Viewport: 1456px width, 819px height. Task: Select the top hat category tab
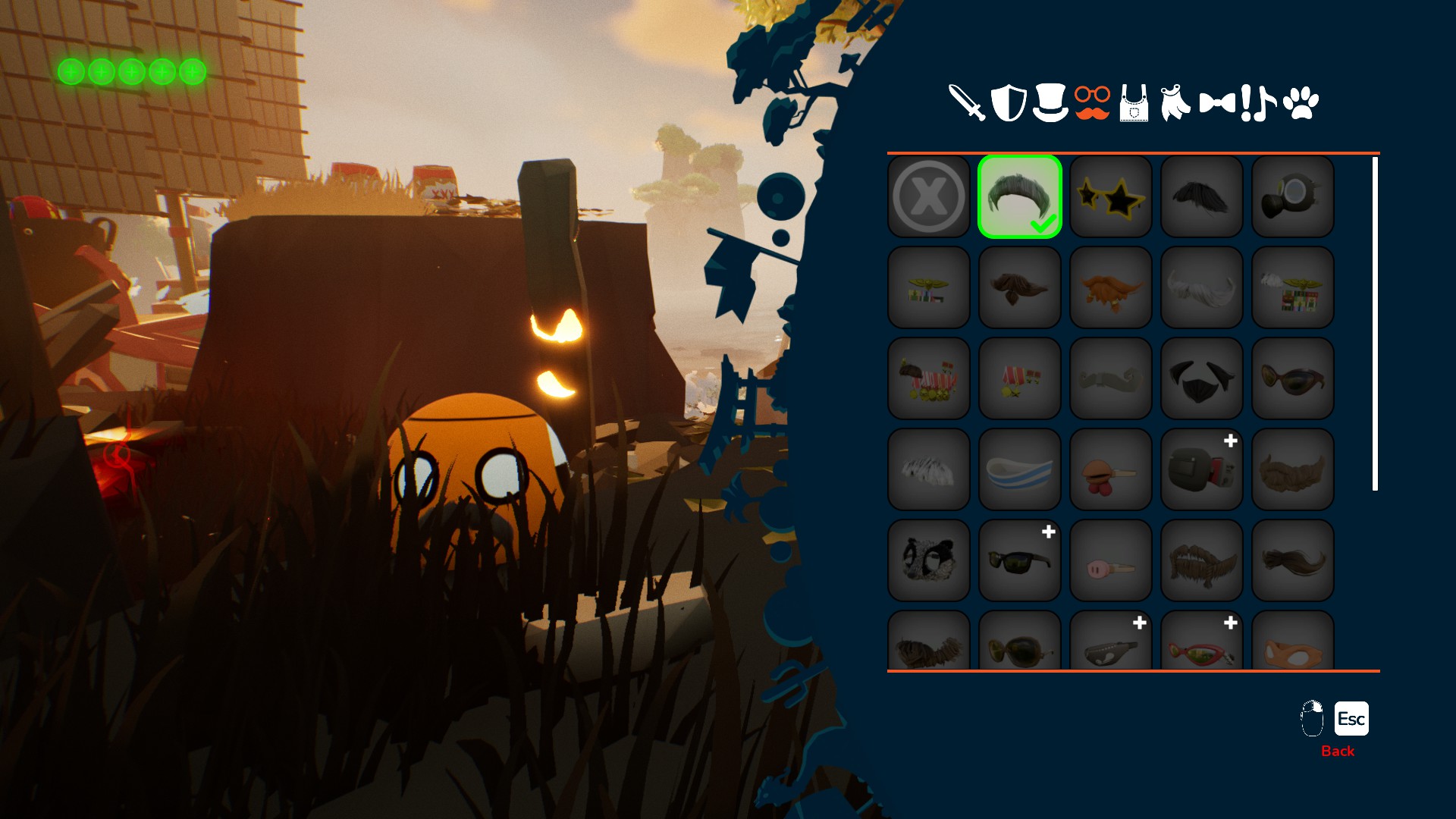[x=1050, y=103]
